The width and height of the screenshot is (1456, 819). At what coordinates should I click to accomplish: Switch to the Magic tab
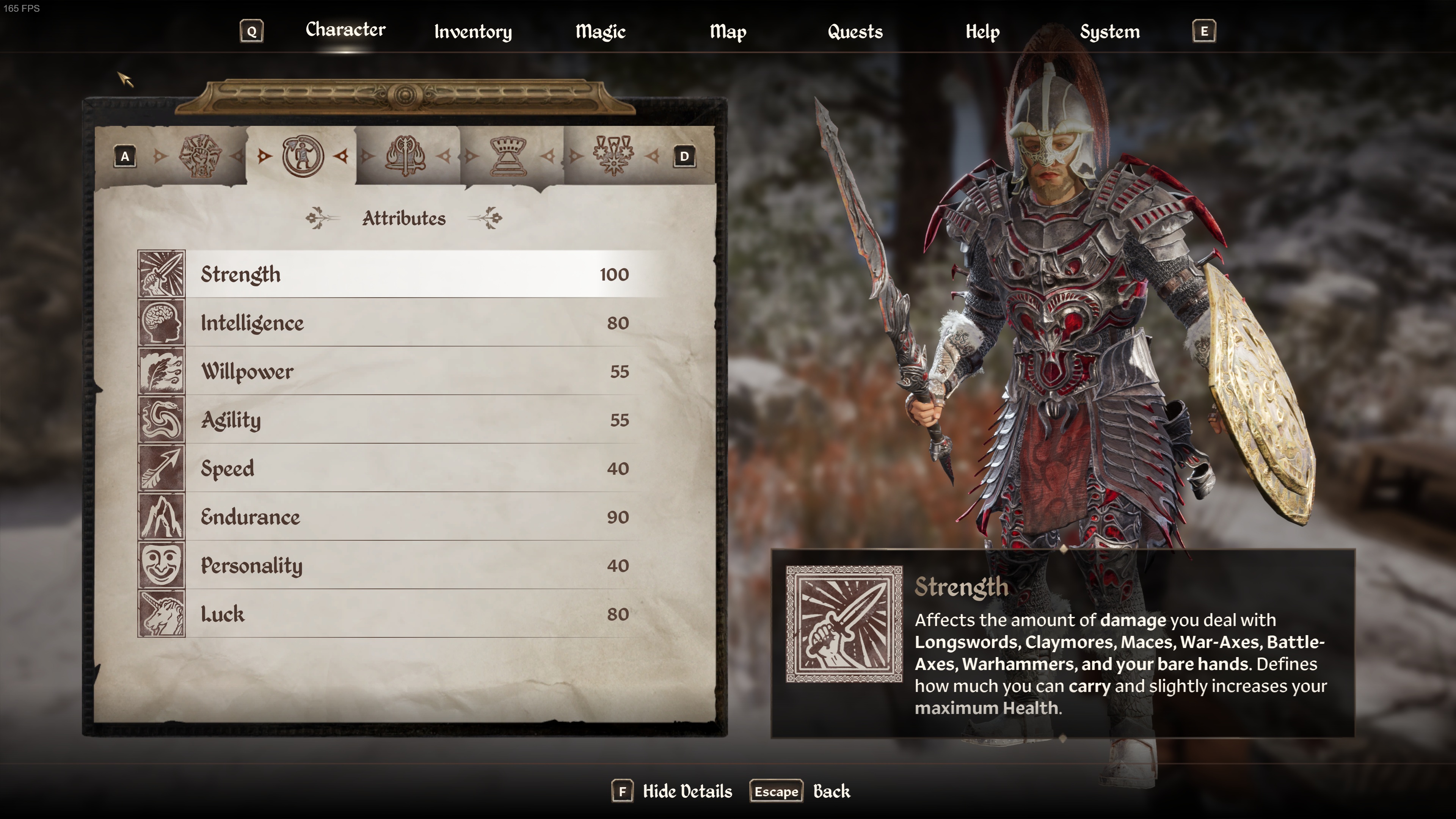point(600,31)
